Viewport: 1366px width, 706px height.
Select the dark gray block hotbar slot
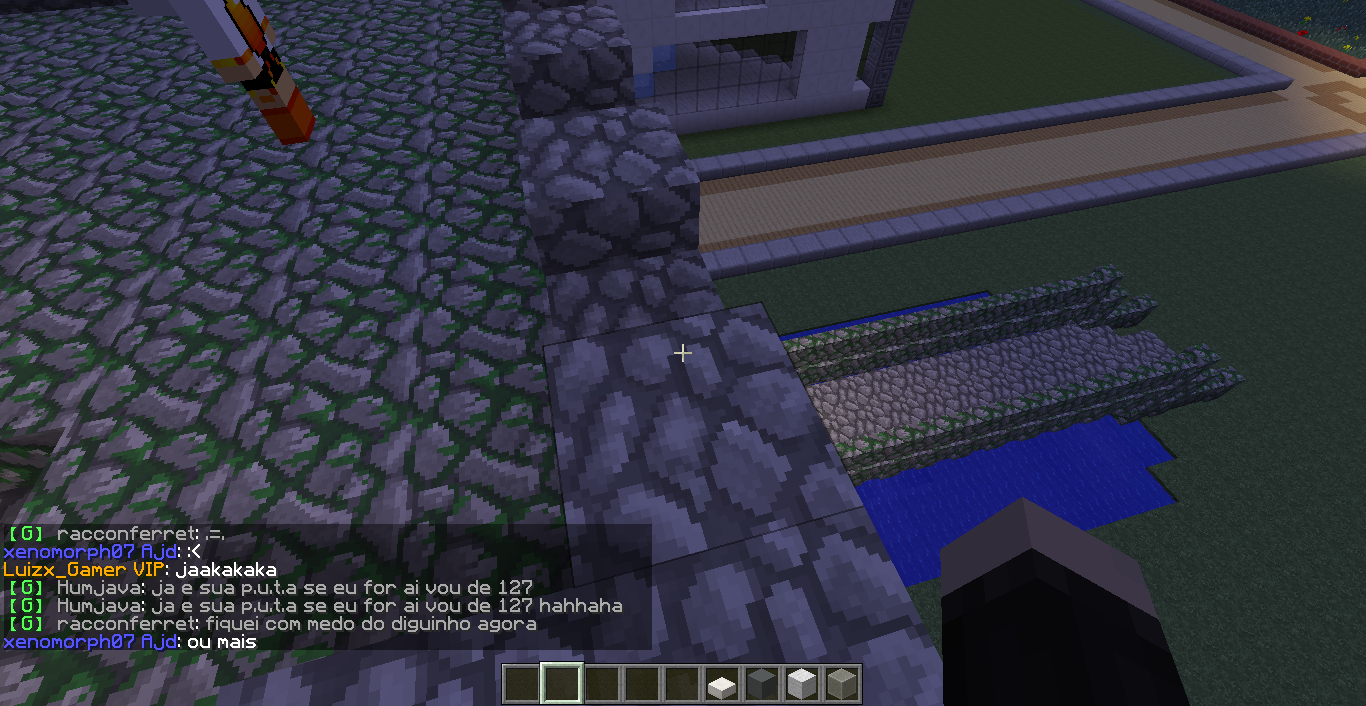(x=761, y=685)
